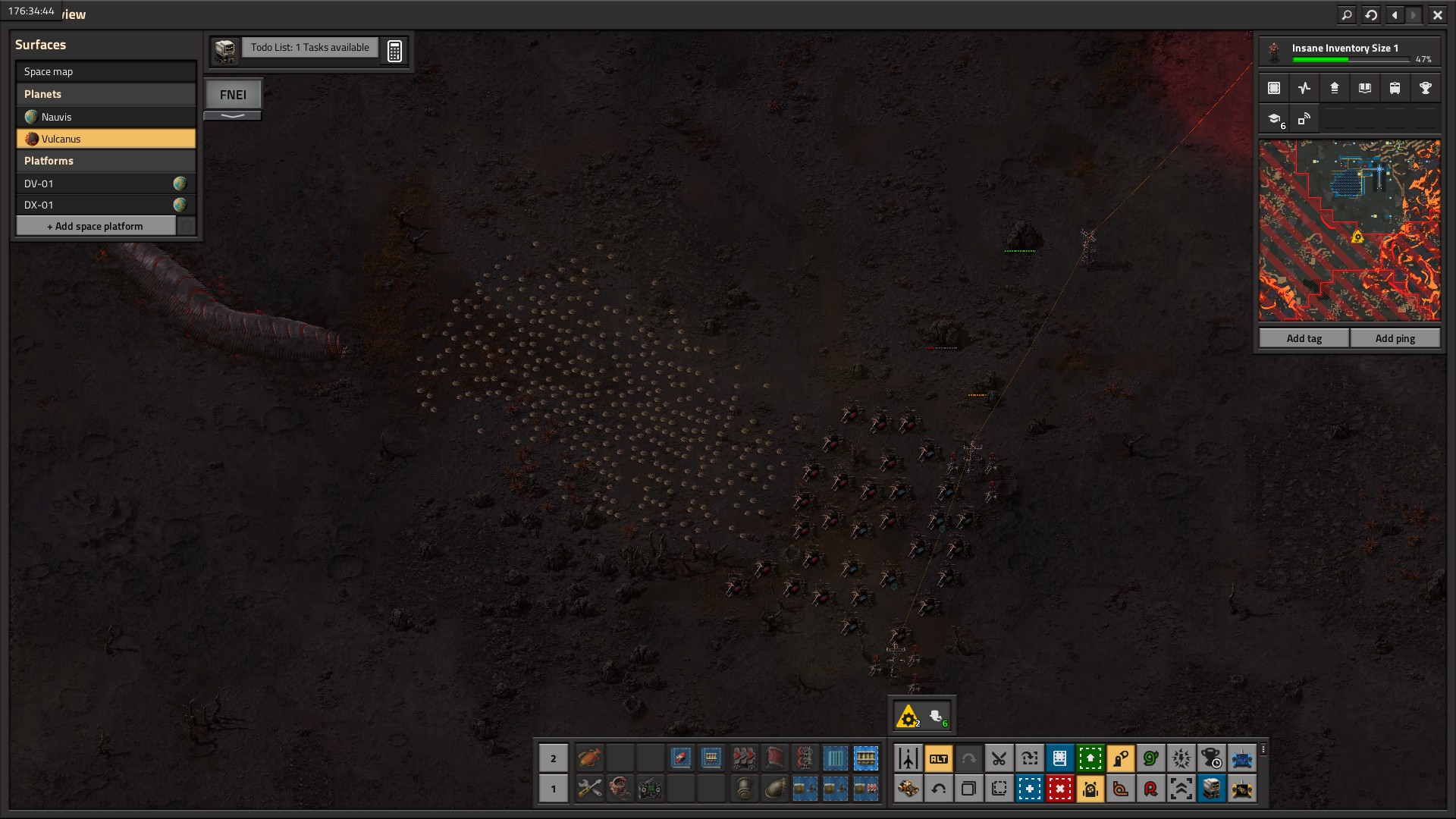Image resolution: width=1456 pixels, height=819 pixels.
Task: Toggle the ALT mode shortcut
Action: [938, 758]
